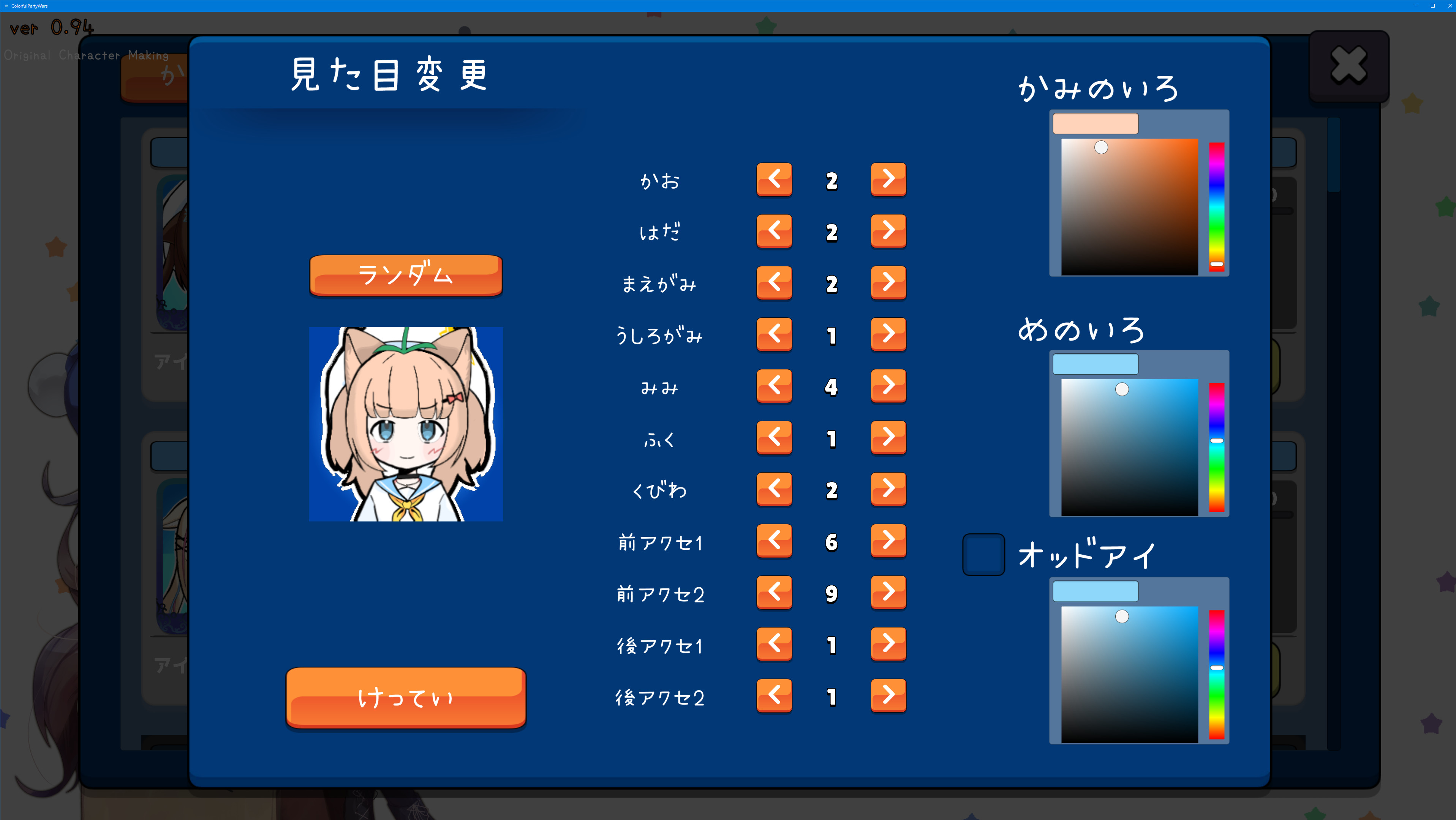Click the right arrow next to かお
Image resolution: width=1456 pixels, height=820 pixels.
(888, 180)
